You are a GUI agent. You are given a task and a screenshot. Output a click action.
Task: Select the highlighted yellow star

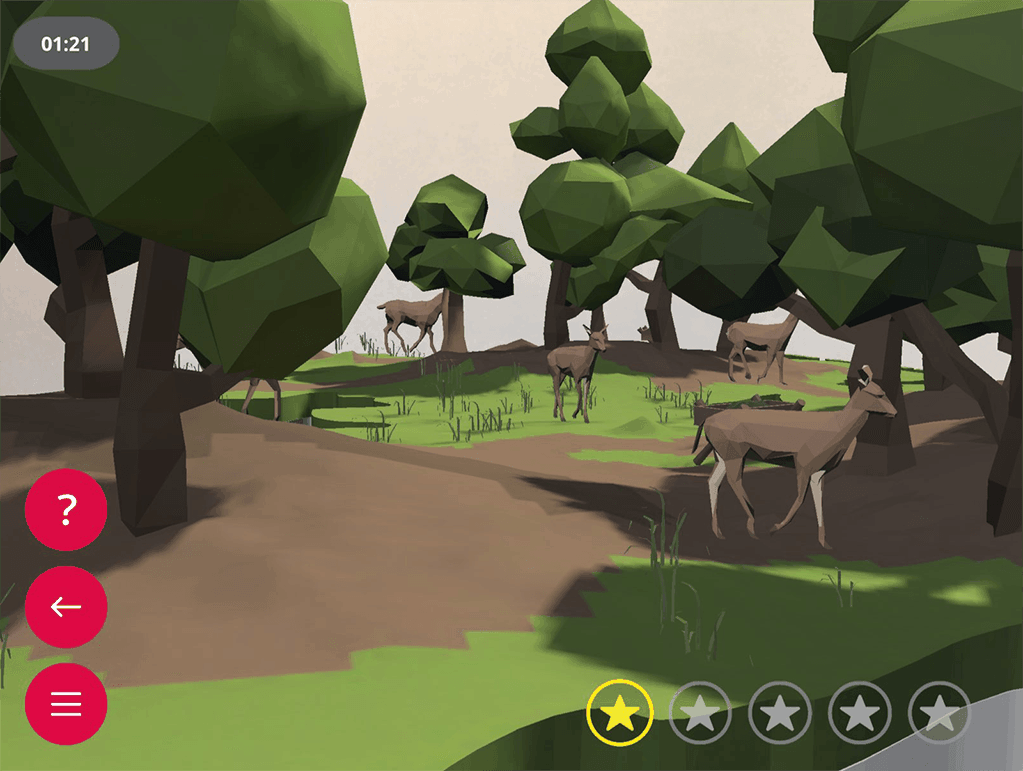pyautogui.click(x=620, y=713)
